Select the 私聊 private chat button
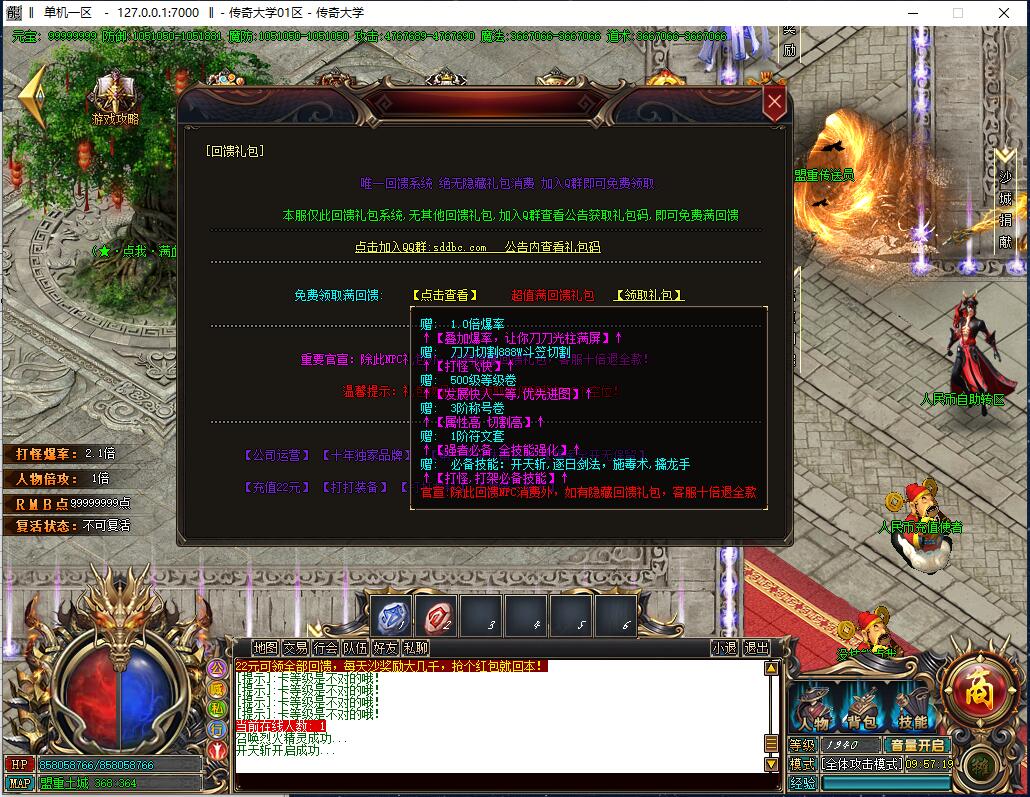The image size is (1030, 797). (x=415, y=648)
